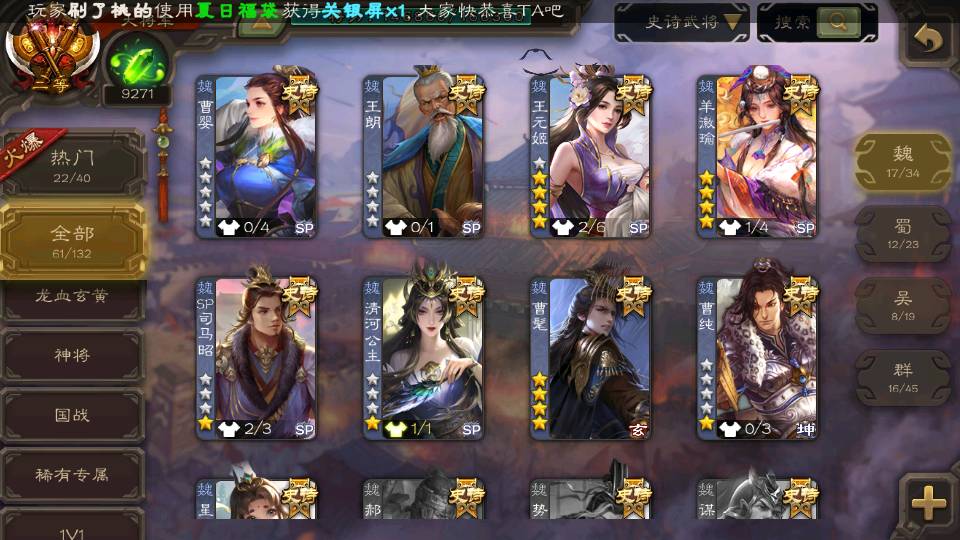Image resolution: width=960 pixels, height=540 pixels.
Task: Filter heroes by 魏 faction
Action: [x=902, y=160]
